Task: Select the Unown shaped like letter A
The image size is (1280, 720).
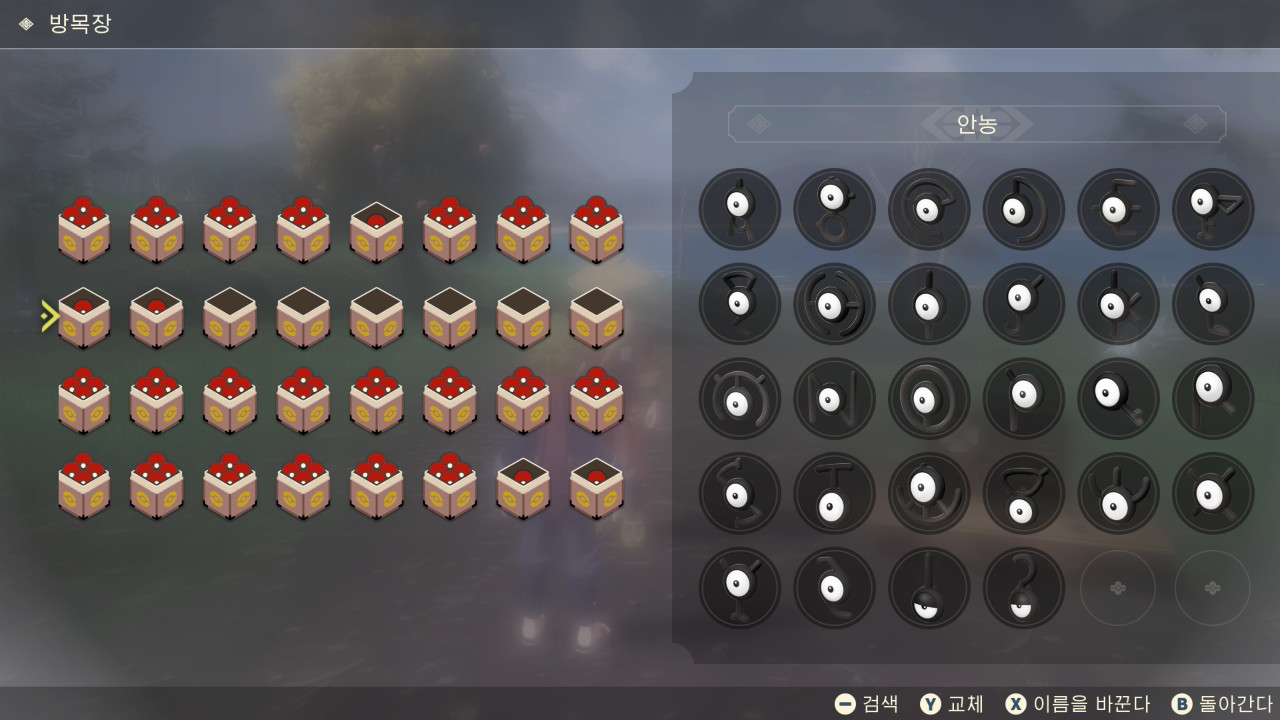Action: pyautogui.click(x=740, y=209)
